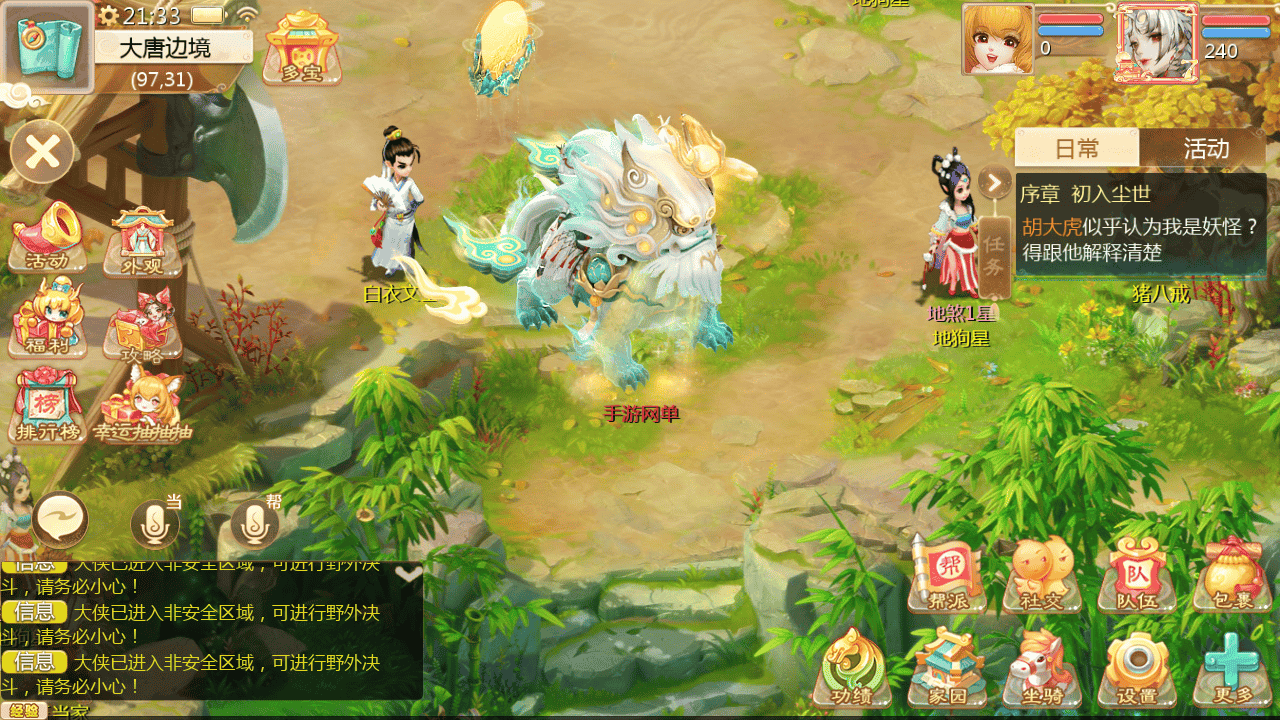Open the 攻略 strategy guide
This screenshot has width=1280, height=720.
[143, 325]
